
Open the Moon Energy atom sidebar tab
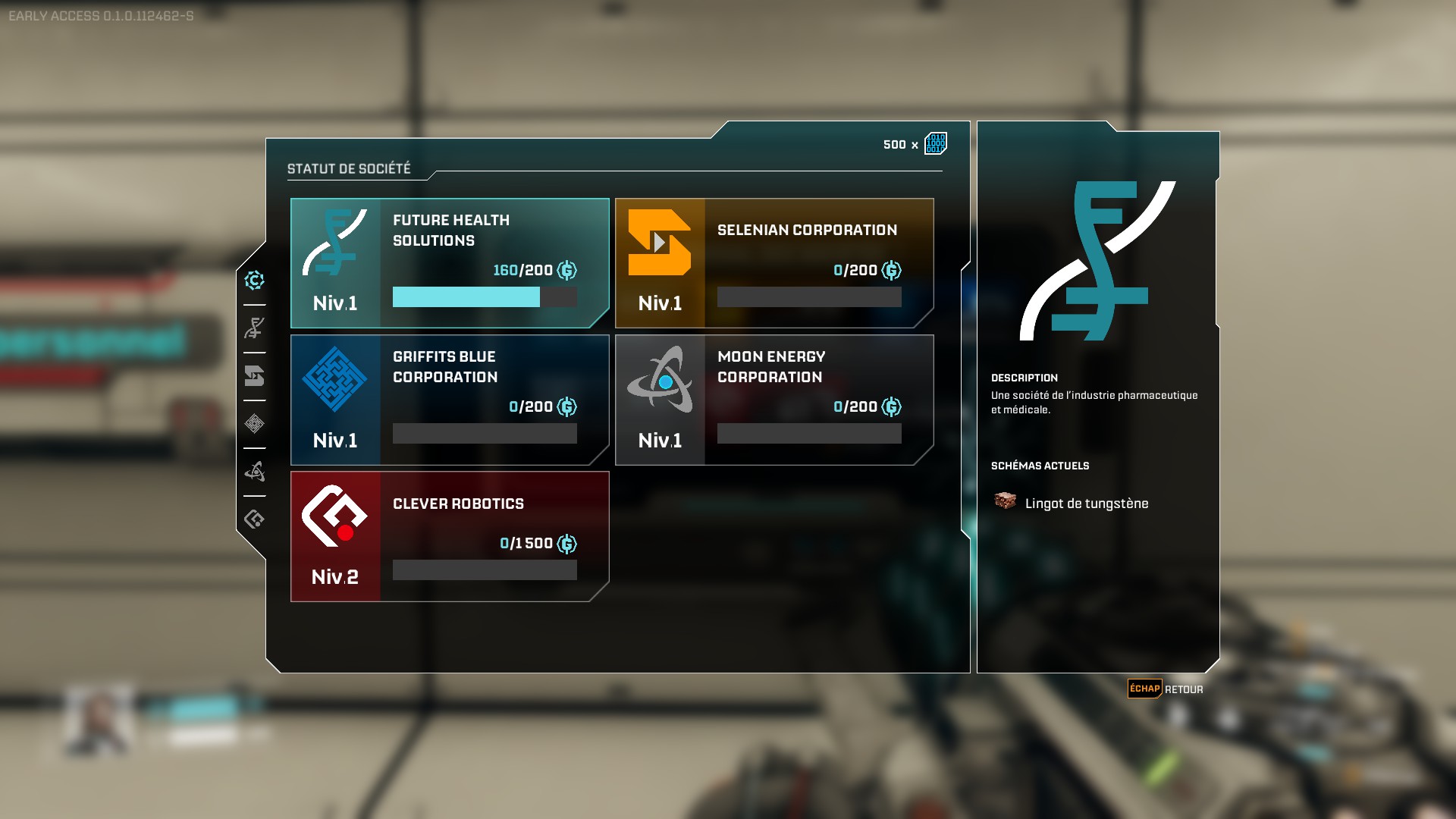(x=255, y=472)
